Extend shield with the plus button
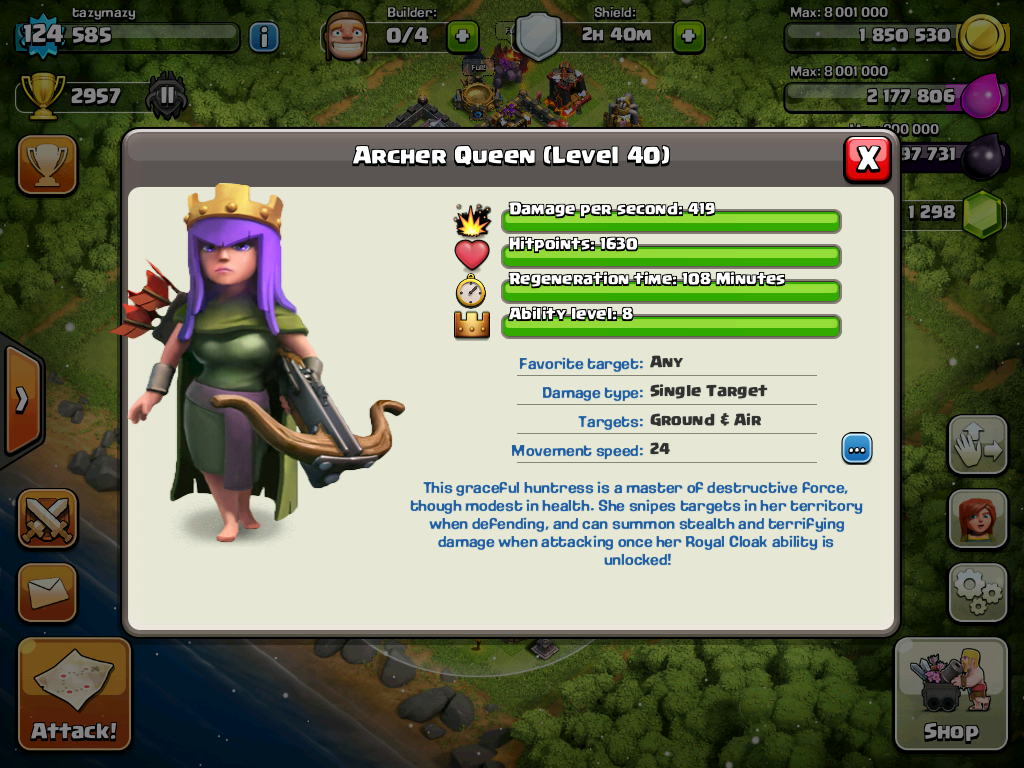This screenshot has width=1024, height=768. coord(688,37)
